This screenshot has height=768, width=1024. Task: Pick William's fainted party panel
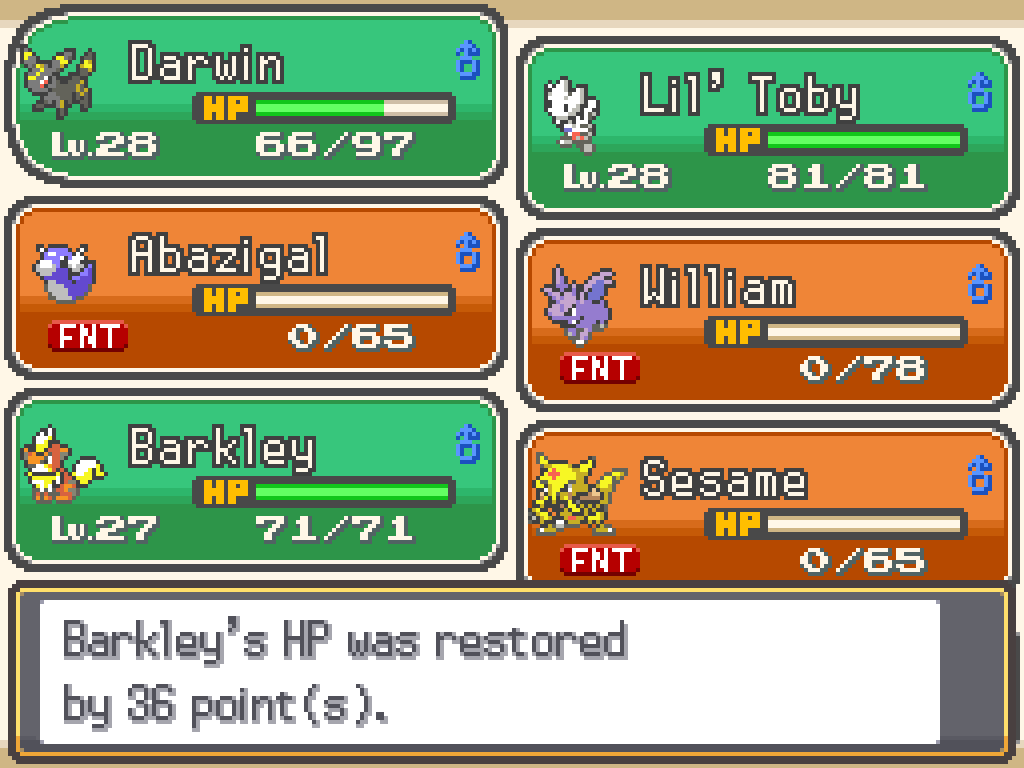(x=766, y=321)
